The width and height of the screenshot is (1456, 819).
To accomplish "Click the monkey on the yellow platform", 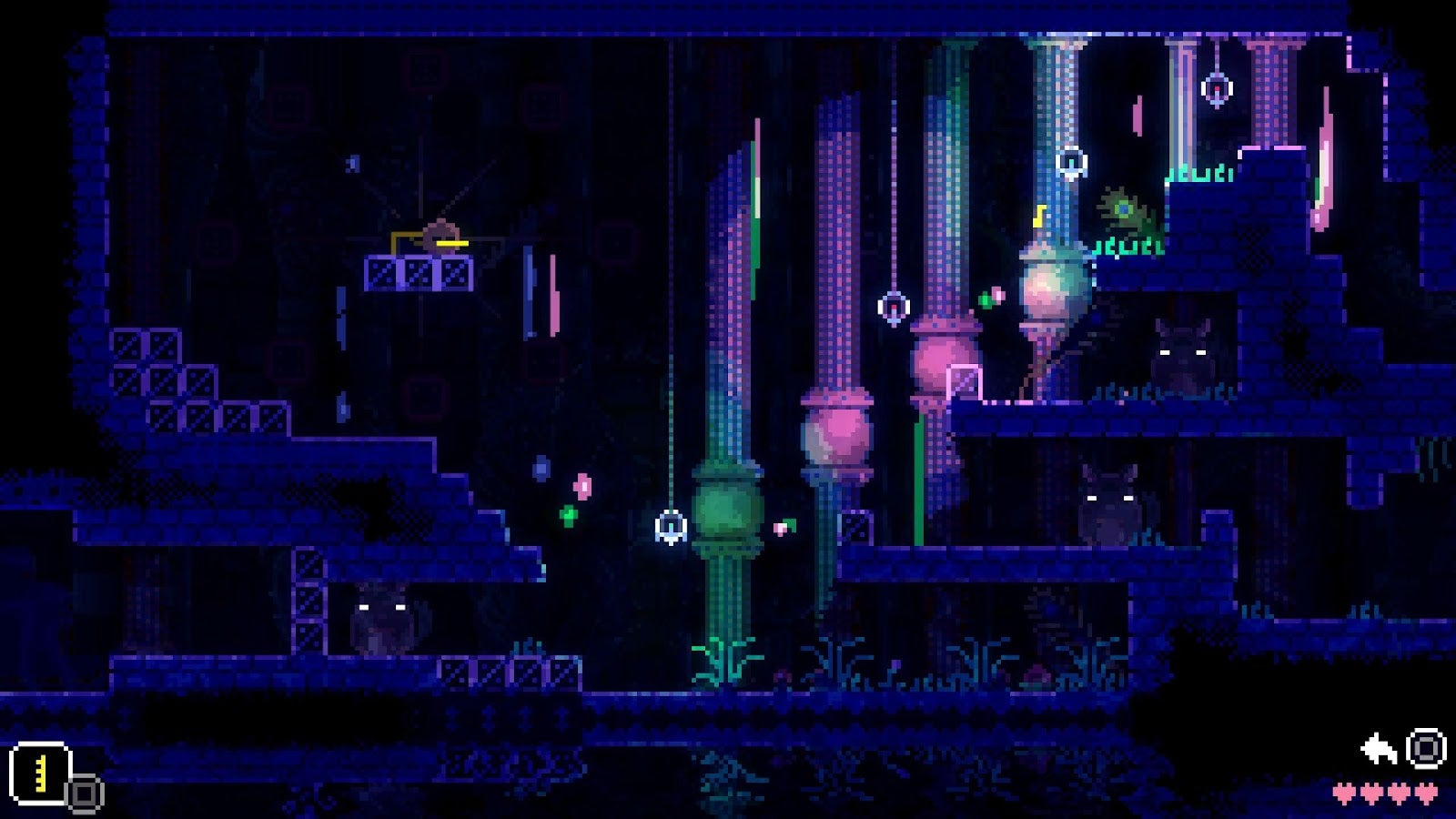I will pyautogui.click(x=440, y=237).
